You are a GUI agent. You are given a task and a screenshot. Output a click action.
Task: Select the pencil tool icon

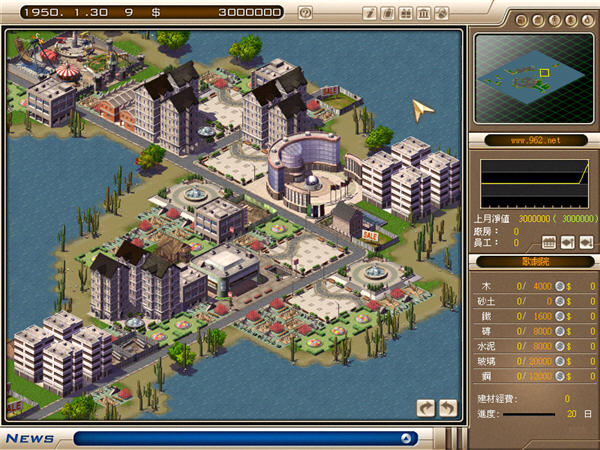pos(370,13)
